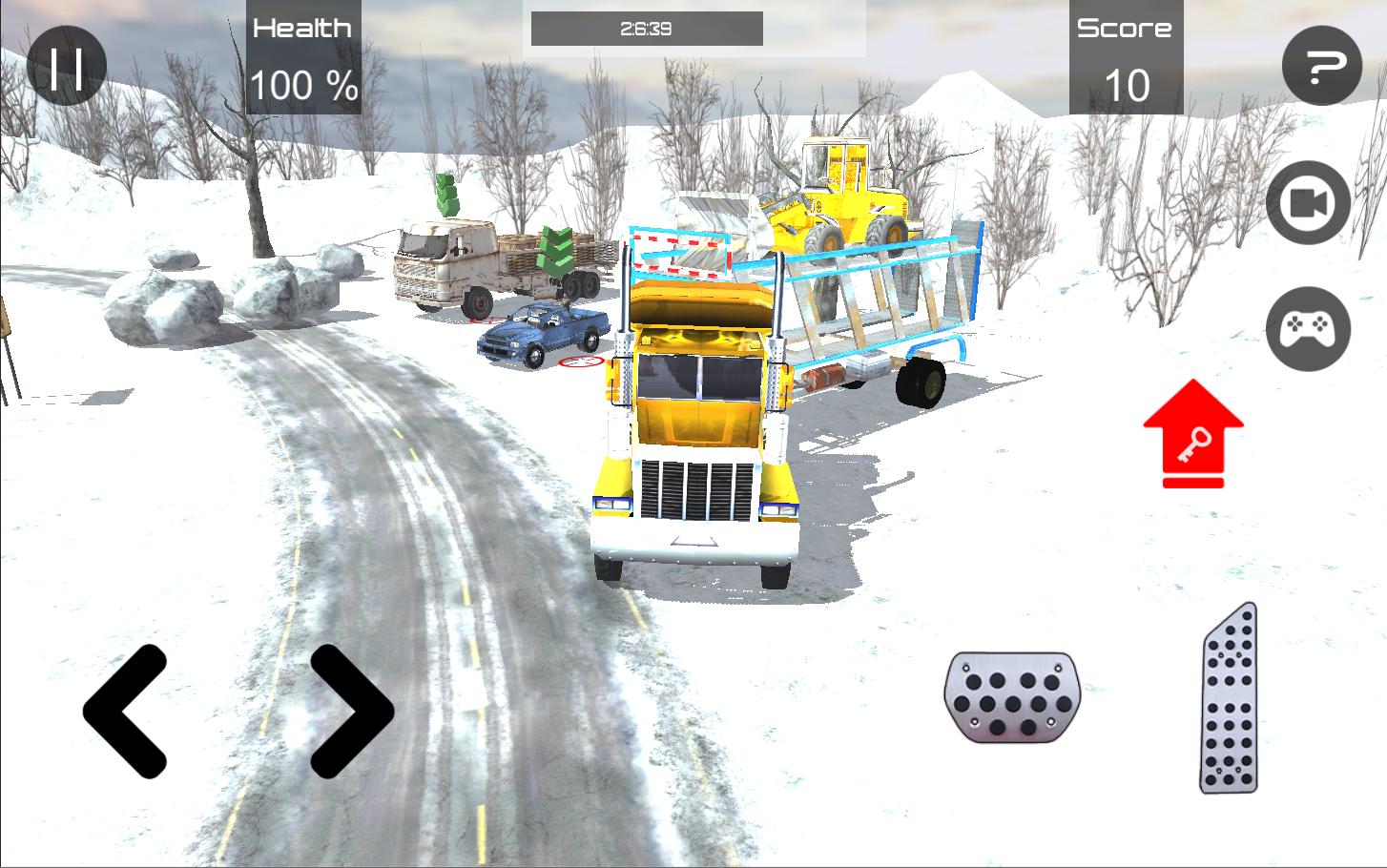Check the Health percentage display
This screenshot has height=868, width=1387.
[x=302, y=57]
